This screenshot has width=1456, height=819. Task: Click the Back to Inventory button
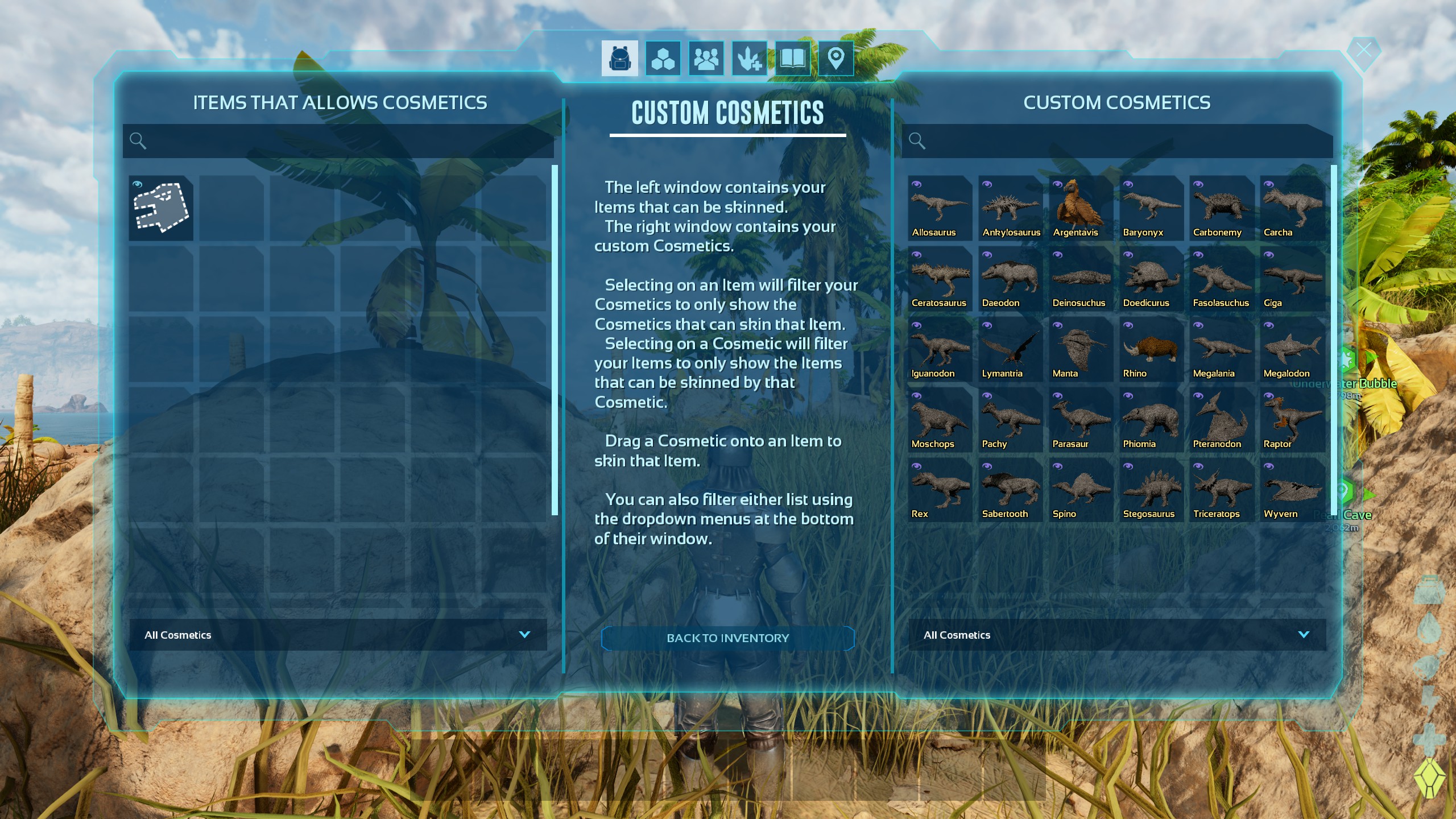[727, 638]
